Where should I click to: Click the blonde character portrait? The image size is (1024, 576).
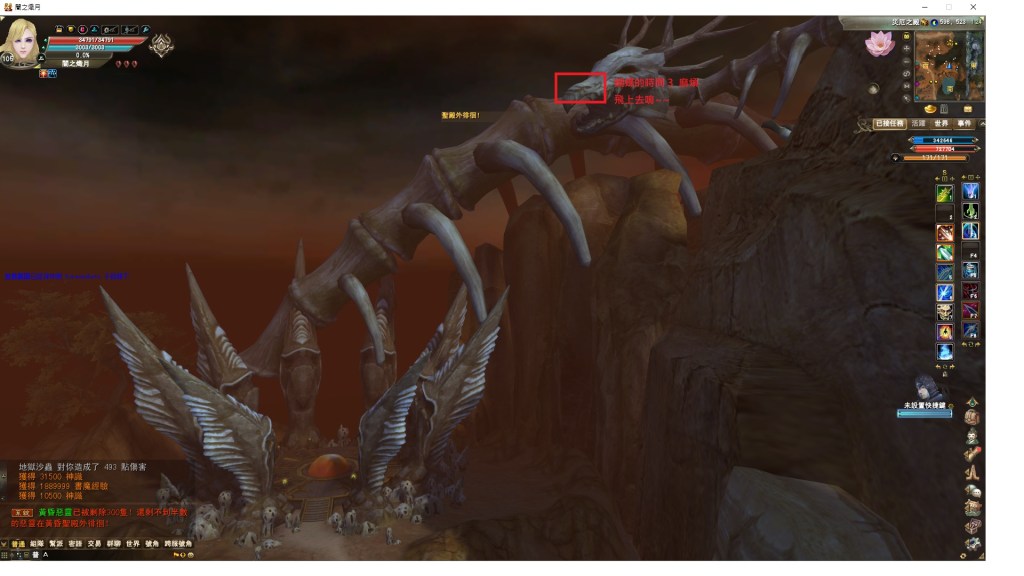click(24, 42)
